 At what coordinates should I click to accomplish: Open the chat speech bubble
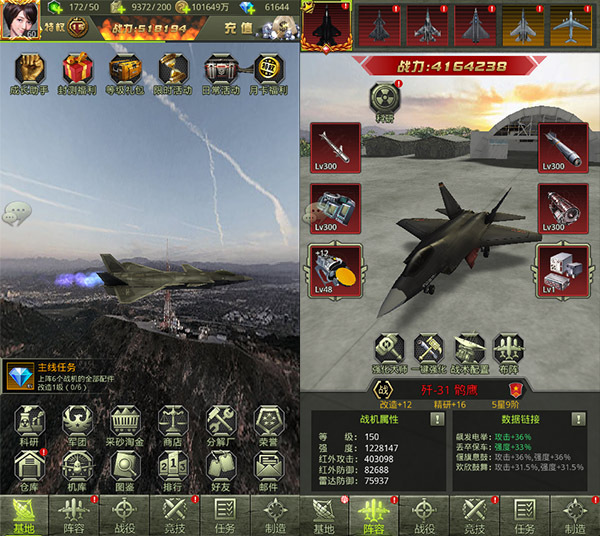click(x=16, y=213)
